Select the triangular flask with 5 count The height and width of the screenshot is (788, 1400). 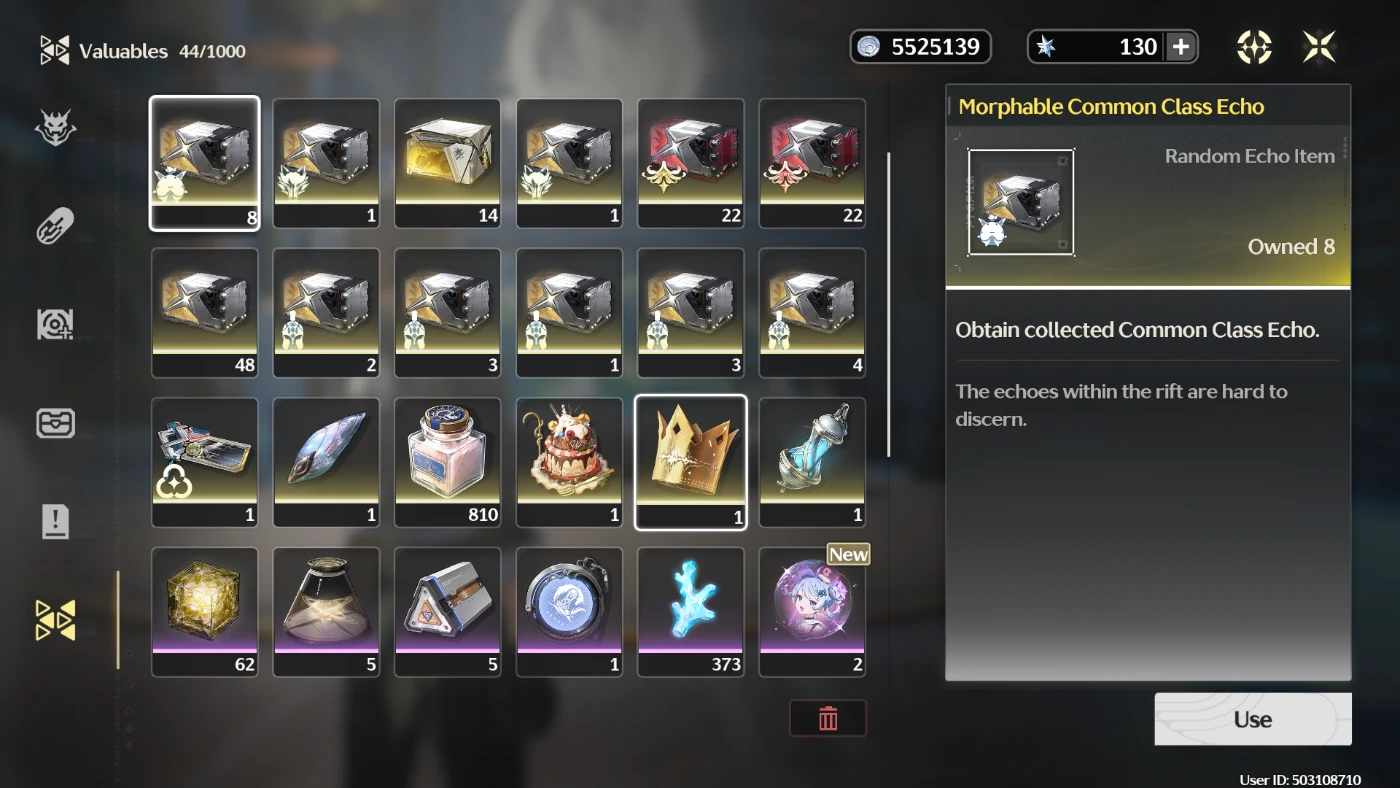coord(326,611)
